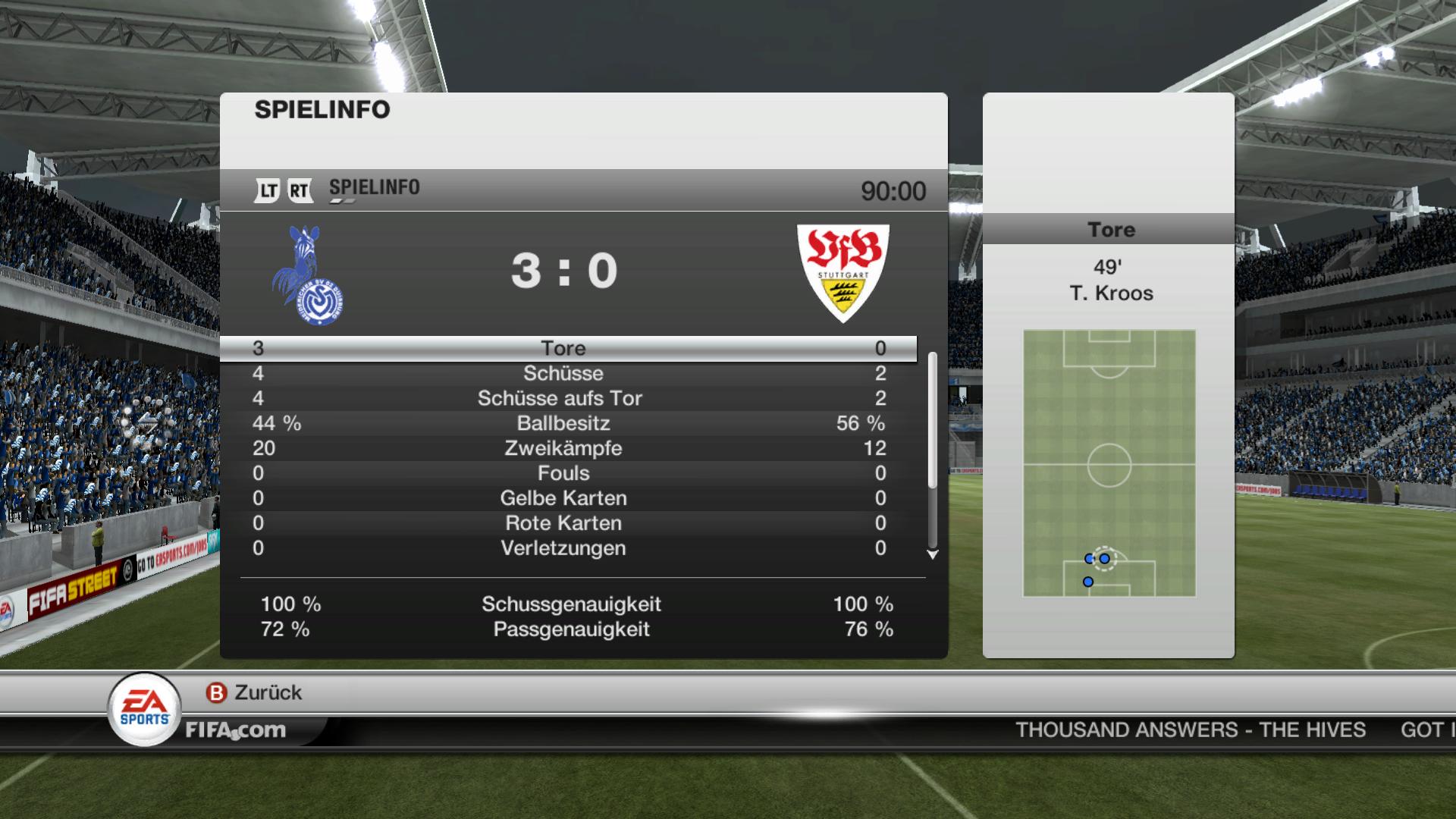Click the stats list scroll-down arrow
1456x819 pixels.
click(933, 555)
